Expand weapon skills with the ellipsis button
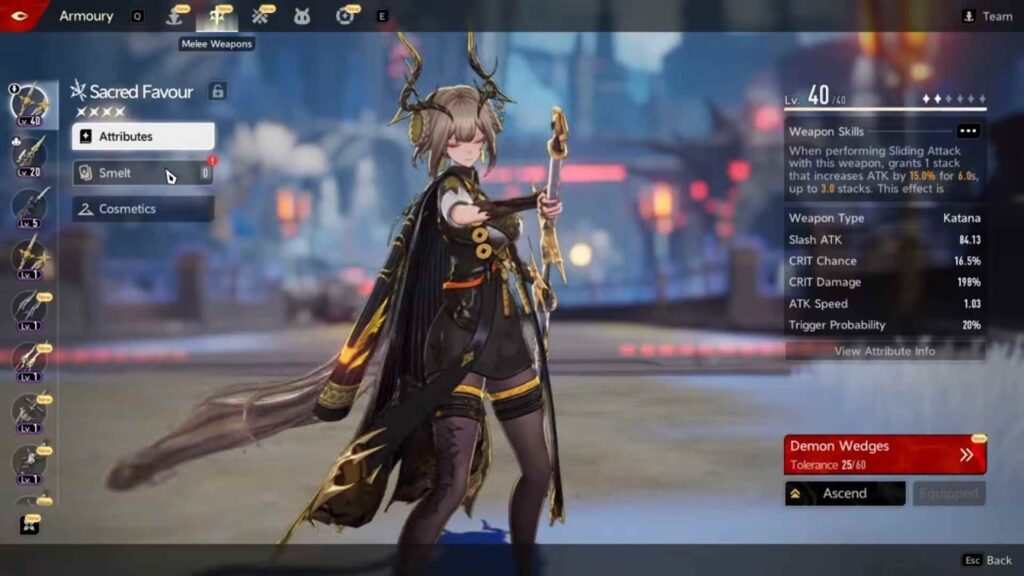The height and width of the screenshot is (576, 1024). pos(967,131)
